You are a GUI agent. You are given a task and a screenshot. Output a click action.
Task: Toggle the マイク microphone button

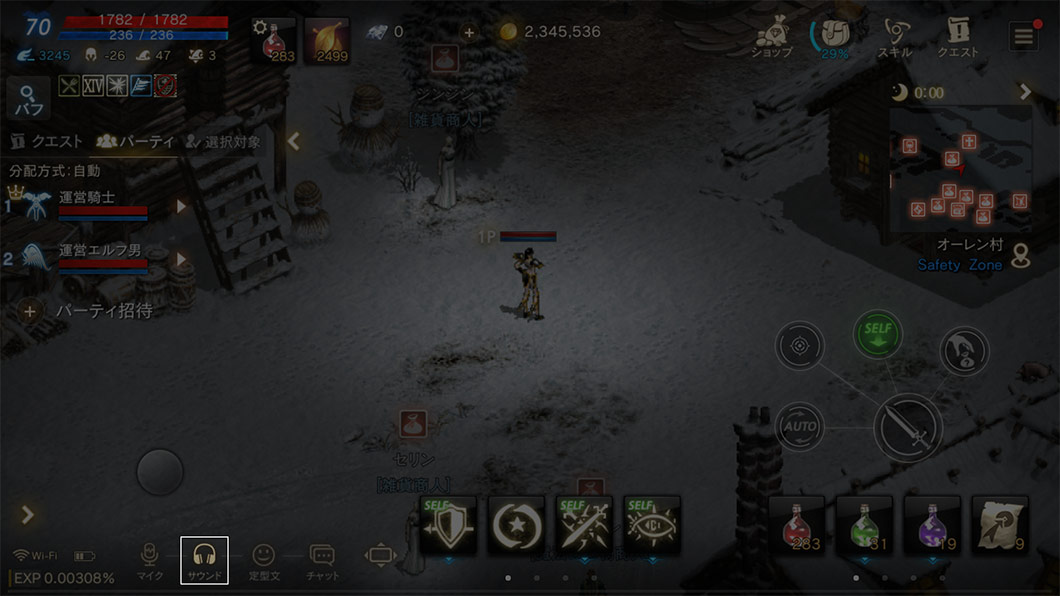point(150,560)
